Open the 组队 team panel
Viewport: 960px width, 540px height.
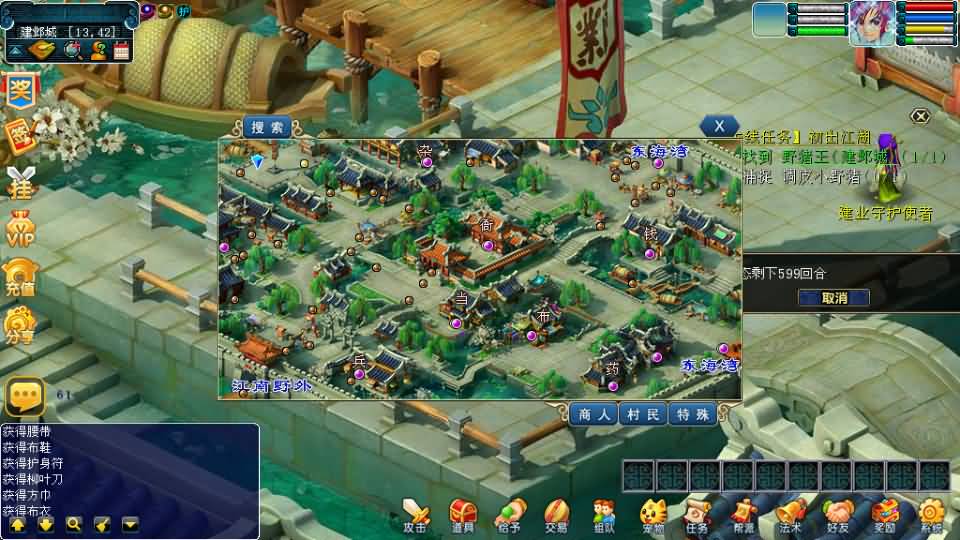(x=603, y=515)
